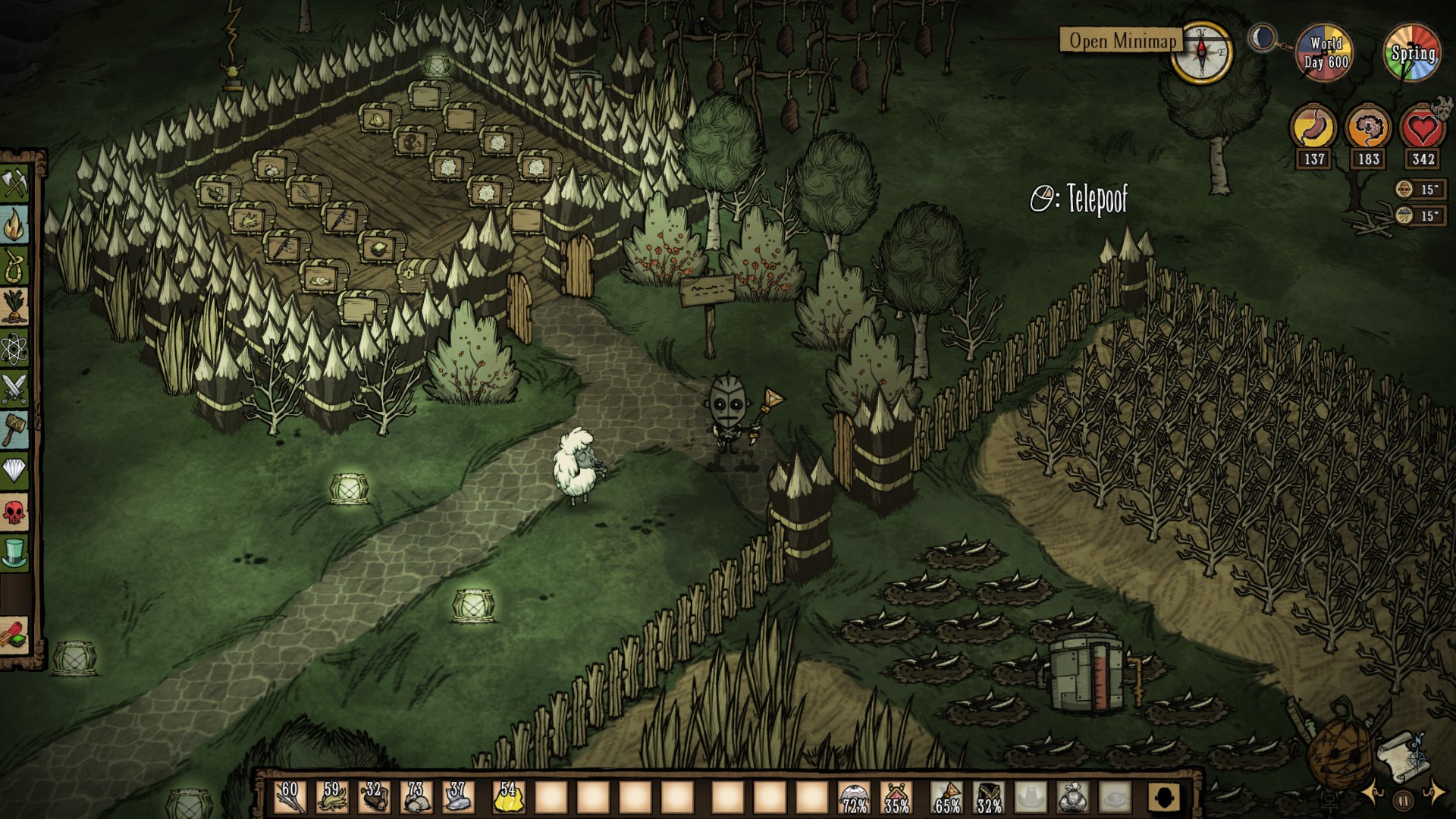Switch to the Food farming tab

click(14, 307)
